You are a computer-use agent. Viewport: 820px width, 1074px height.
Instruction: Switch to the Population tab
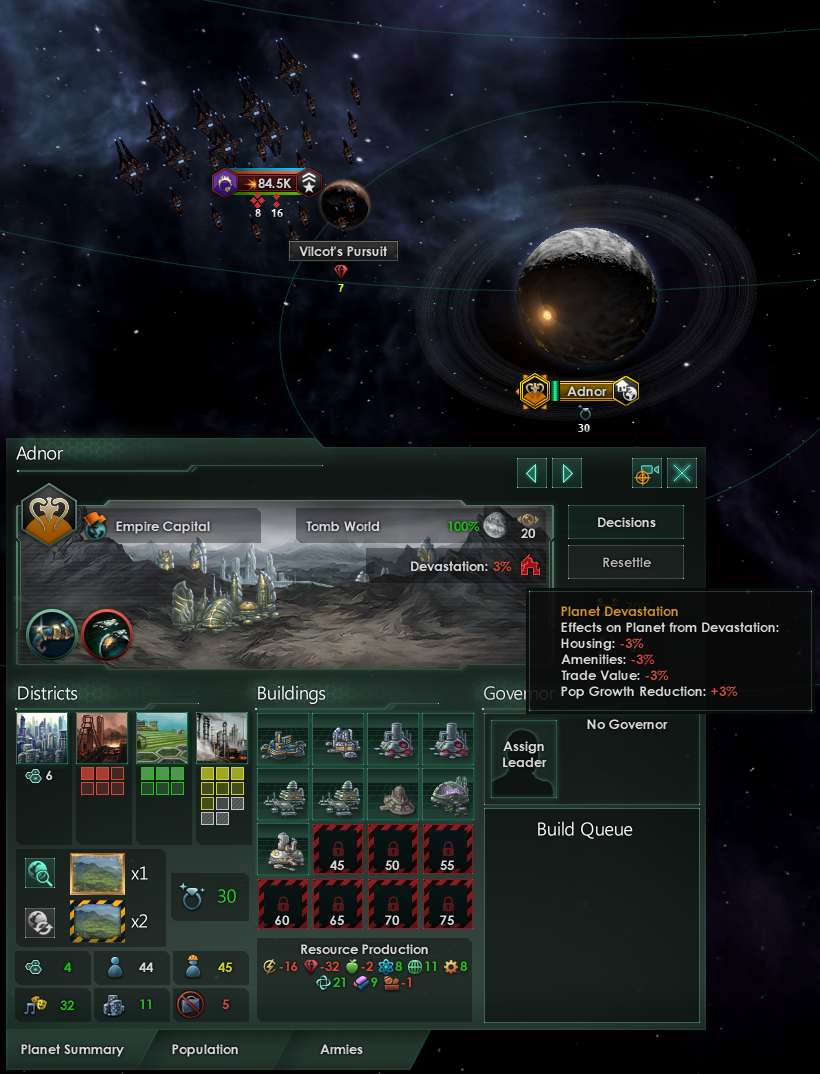pyautogui.click(x=205, y=1049)
